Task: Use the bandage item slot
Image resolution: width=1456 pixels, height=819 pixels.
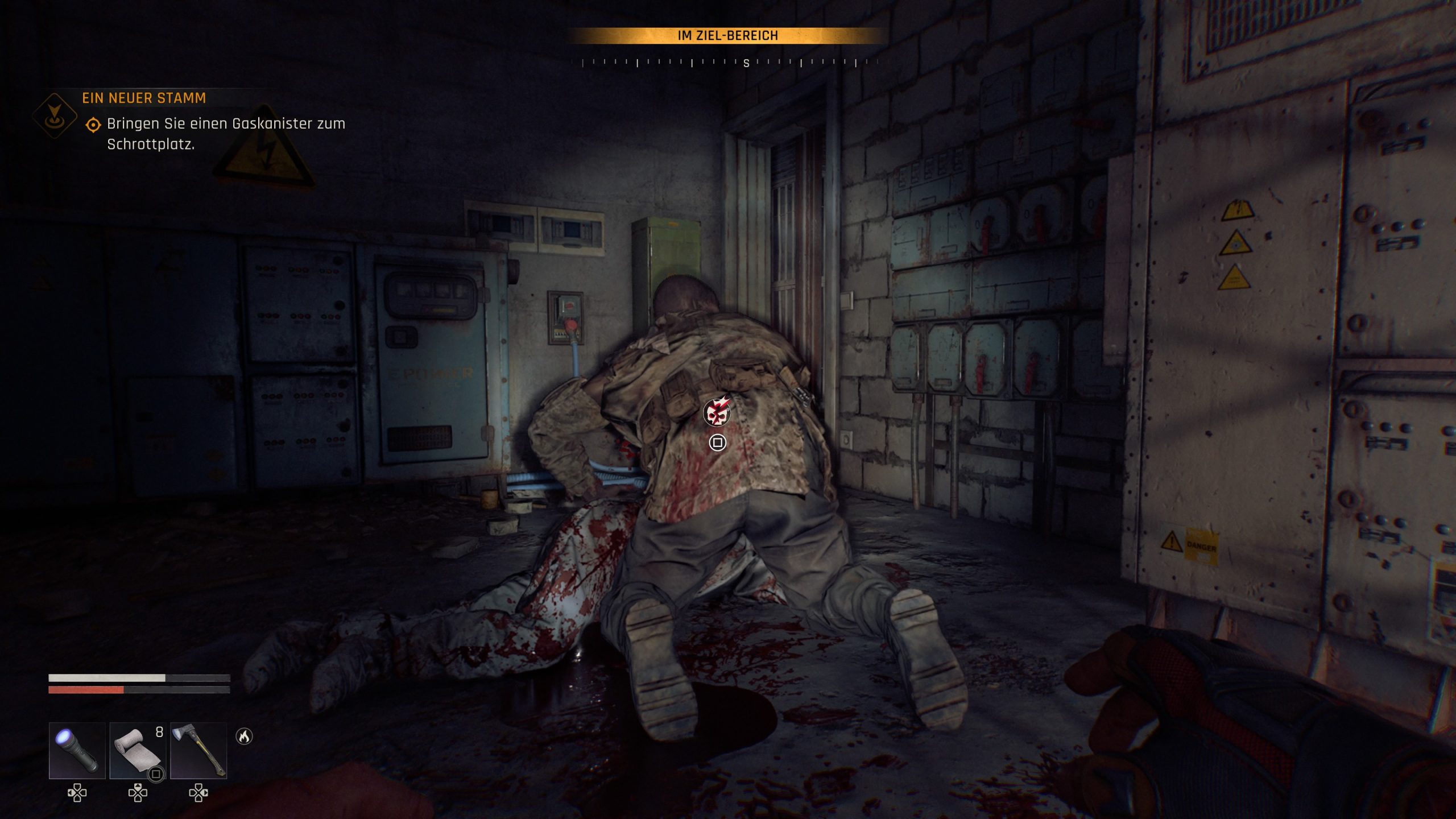Action: (138, 750)
